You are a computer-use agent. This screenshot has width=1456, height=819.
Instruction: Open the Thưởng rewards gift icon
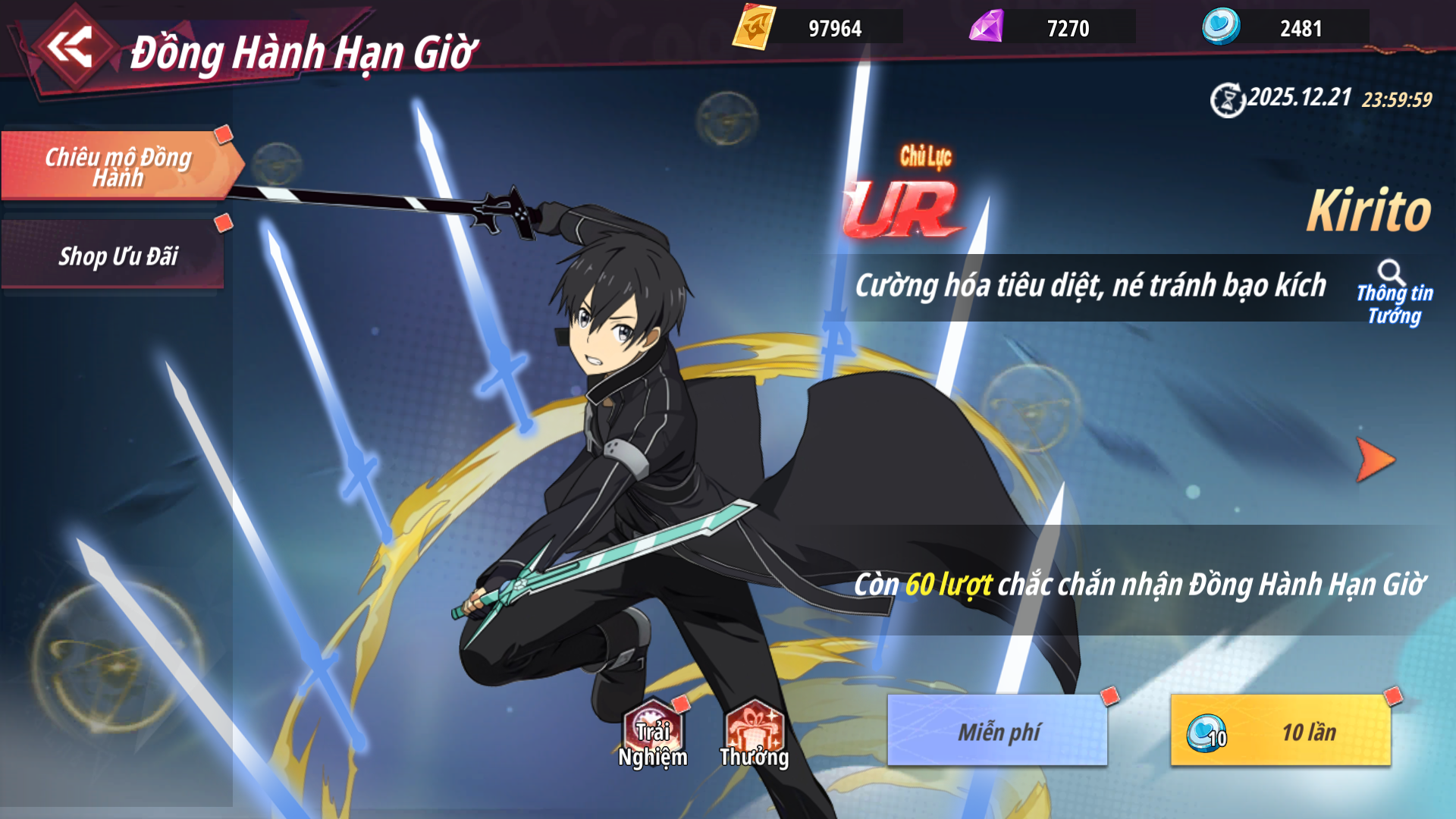(754, 735)
